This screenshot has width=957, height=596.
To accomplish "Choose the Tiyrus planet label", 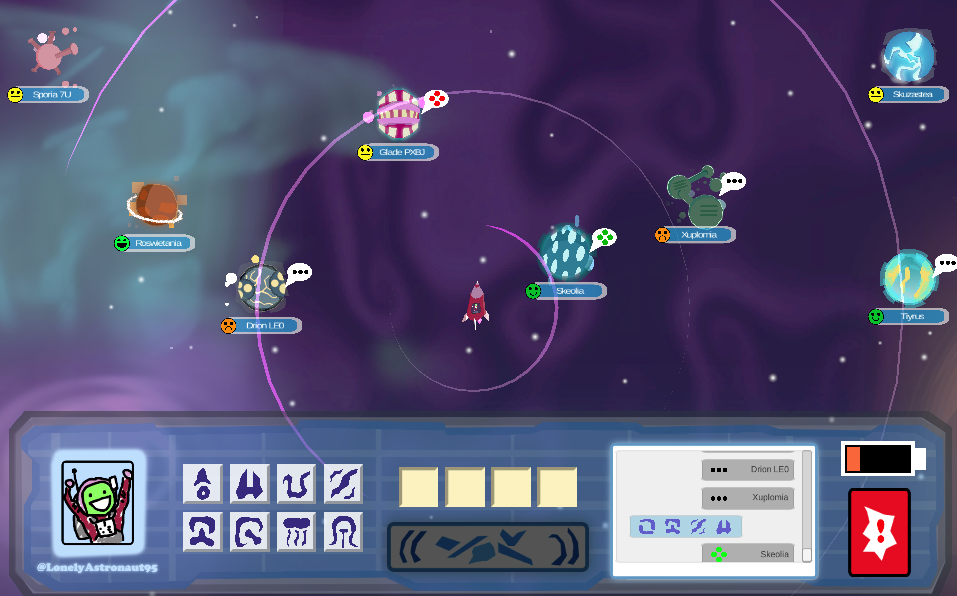I will tap(912, 316).
